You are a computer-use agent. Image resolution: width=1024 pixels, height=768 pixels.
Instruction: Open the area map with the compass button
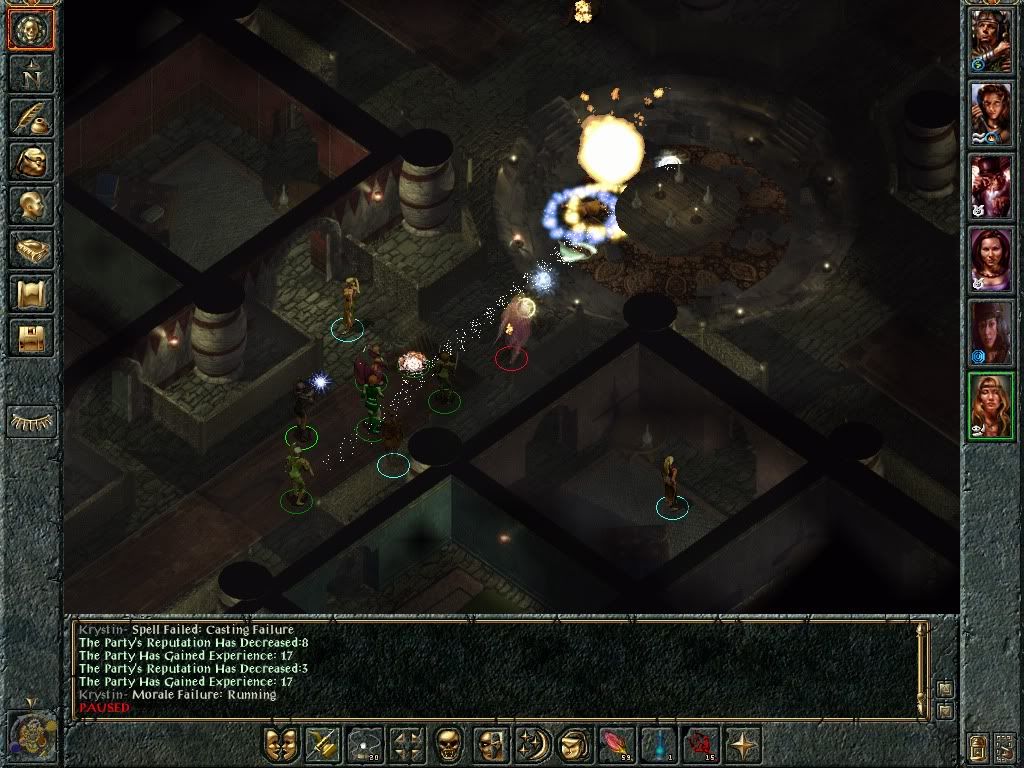tap(31, 73)
